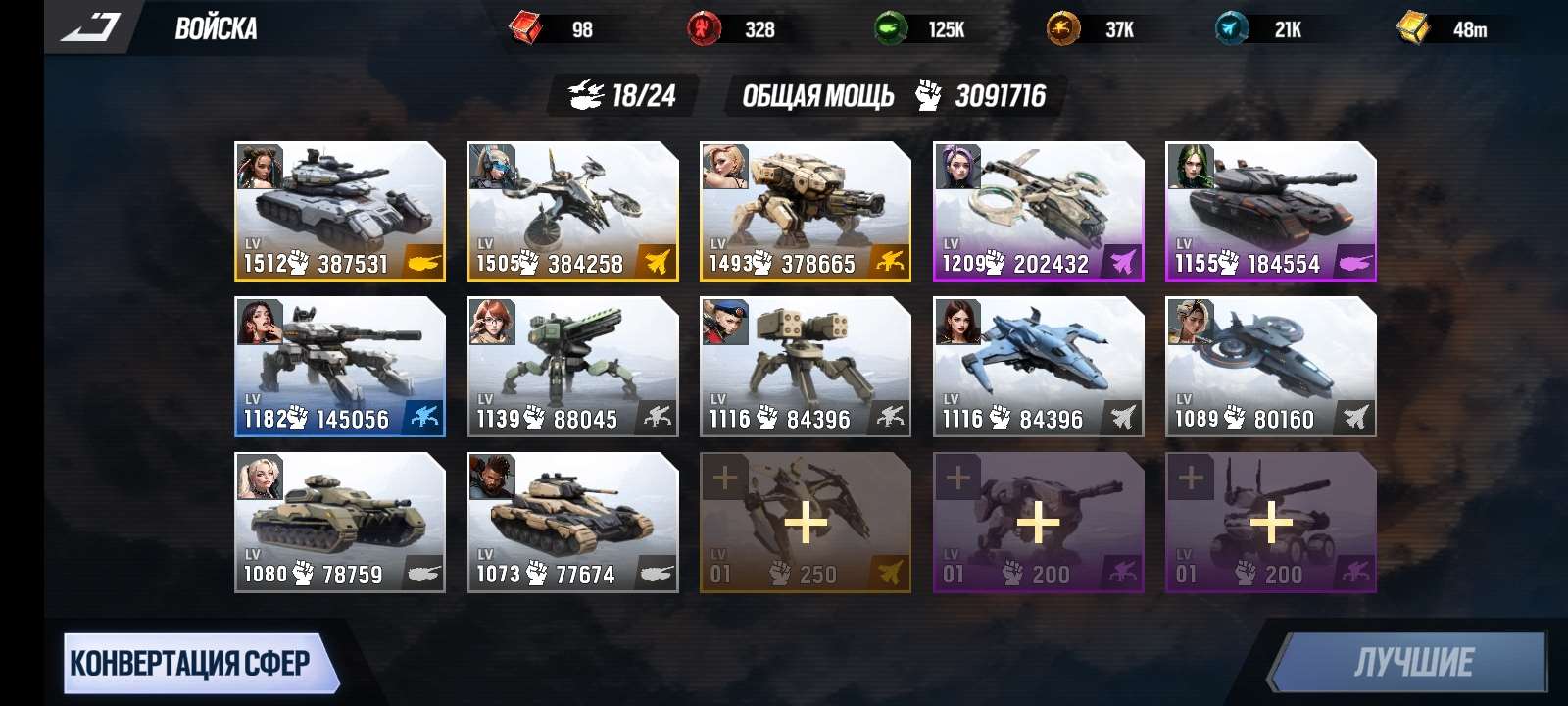Tap the gold bars currency icon

1412,28
